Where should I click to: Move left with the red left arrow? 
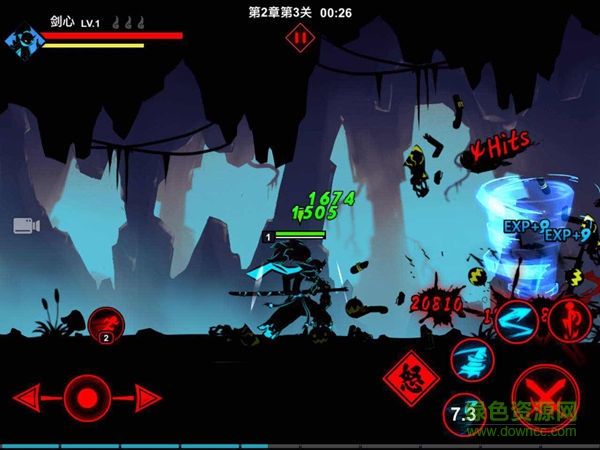(31, 397)
